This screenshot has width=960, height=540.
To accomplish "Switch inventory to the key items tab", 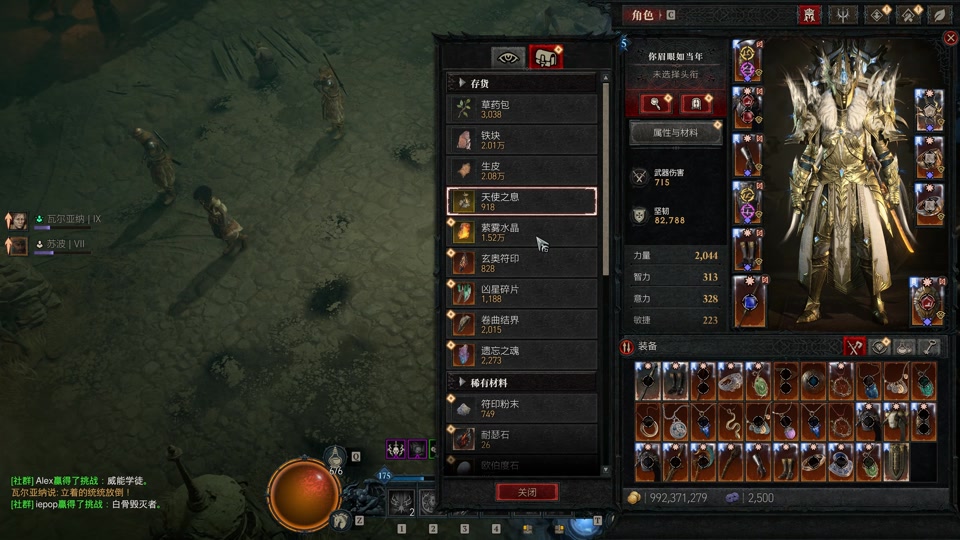I will pos(931,347).
